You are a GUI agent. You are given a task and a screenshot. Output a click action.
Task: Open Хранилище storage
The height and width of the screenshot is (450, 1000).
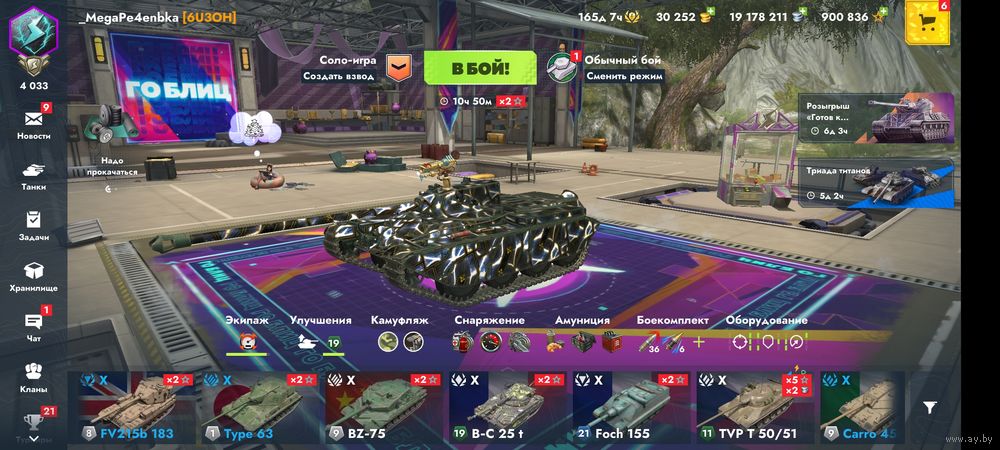click(33, 276)
